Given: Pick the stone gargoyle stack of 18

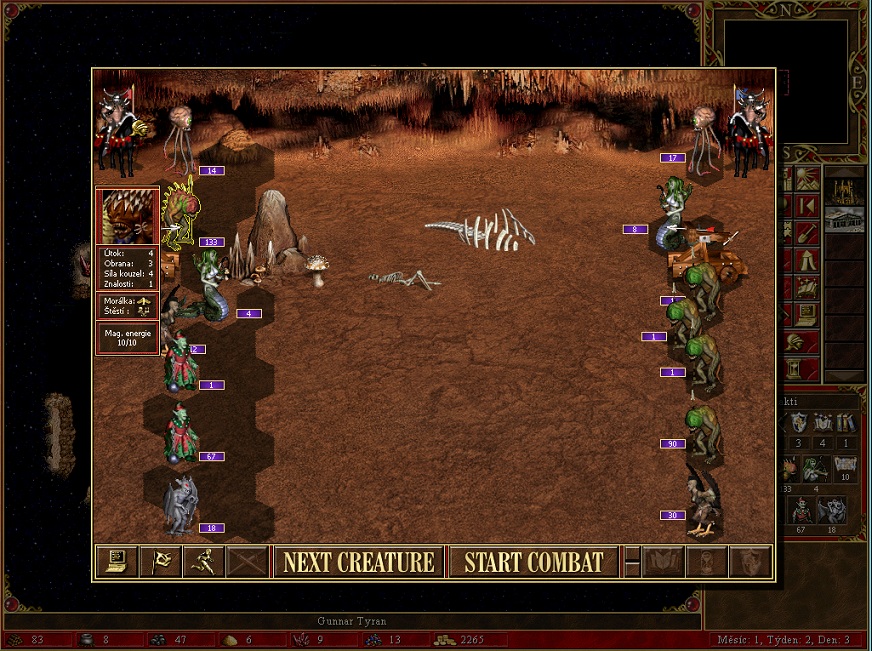Looking at the screenshot, I should [x=181, y=505].
